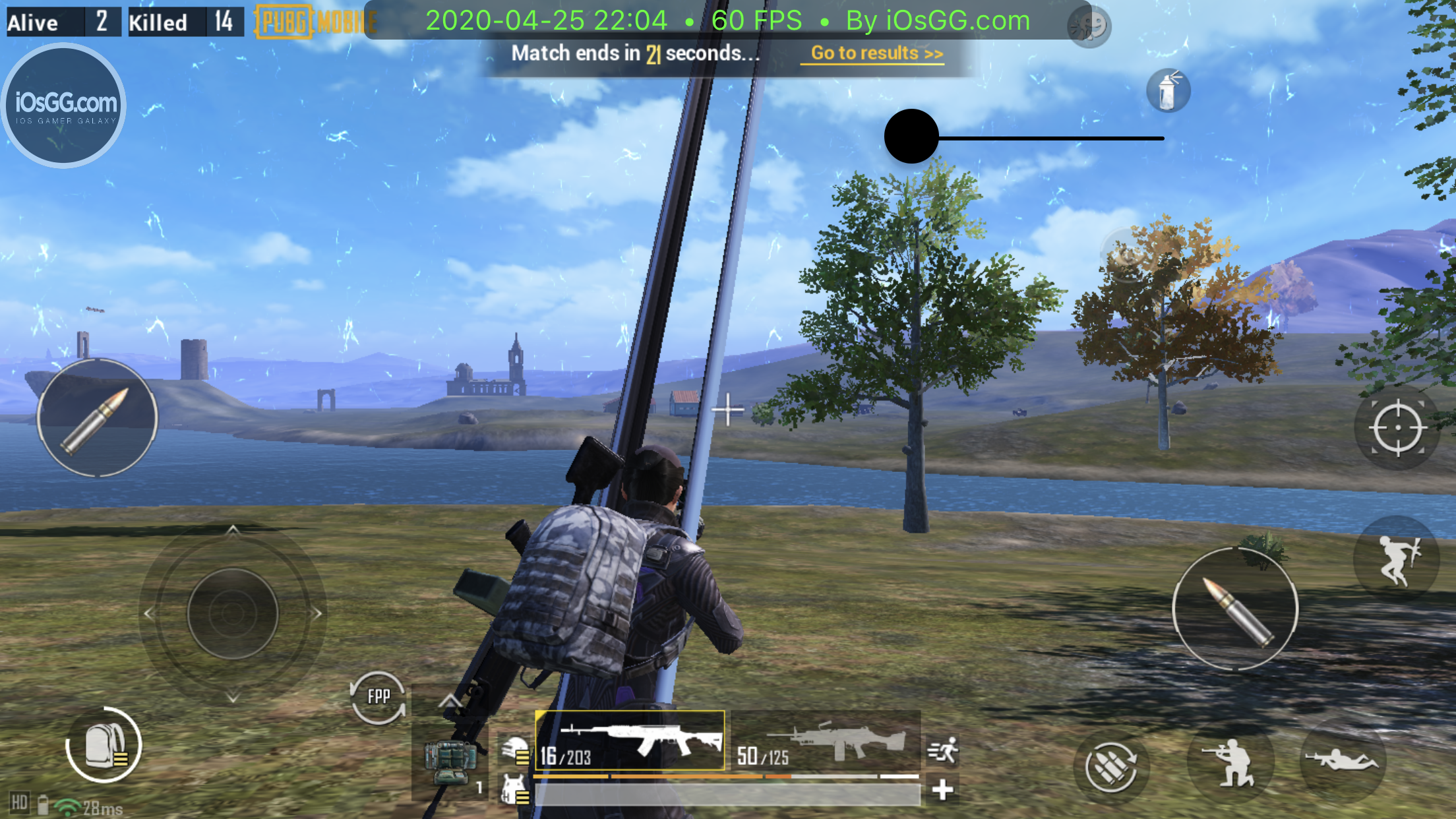Image resolution: width=1456 pixels, height=819 pixels.
Task: Expand the item list with the up arrow
Action: coord(450,700)
